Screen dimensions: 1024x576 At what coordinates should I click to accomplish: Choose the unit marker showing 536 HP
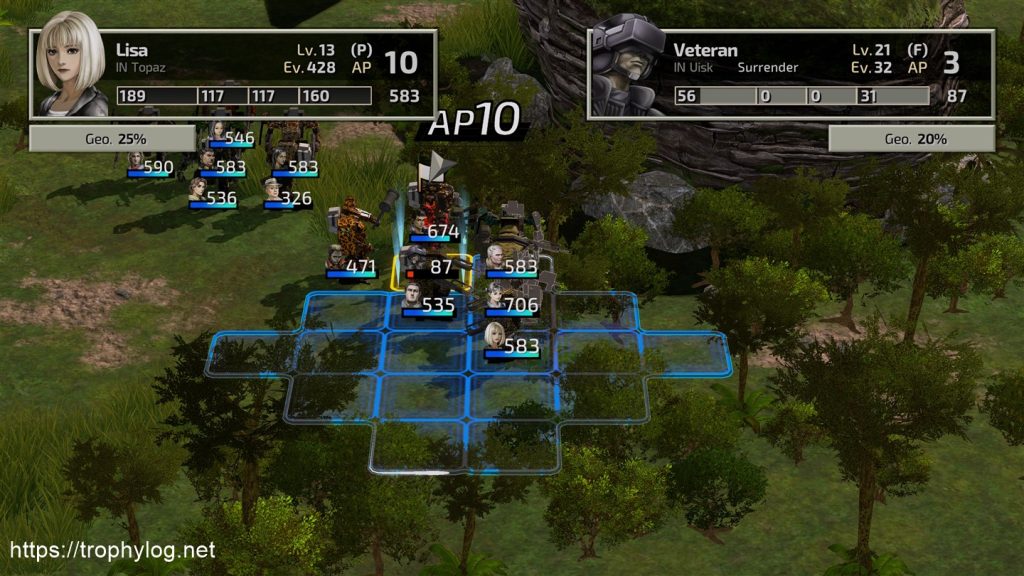tap(213, 197)
